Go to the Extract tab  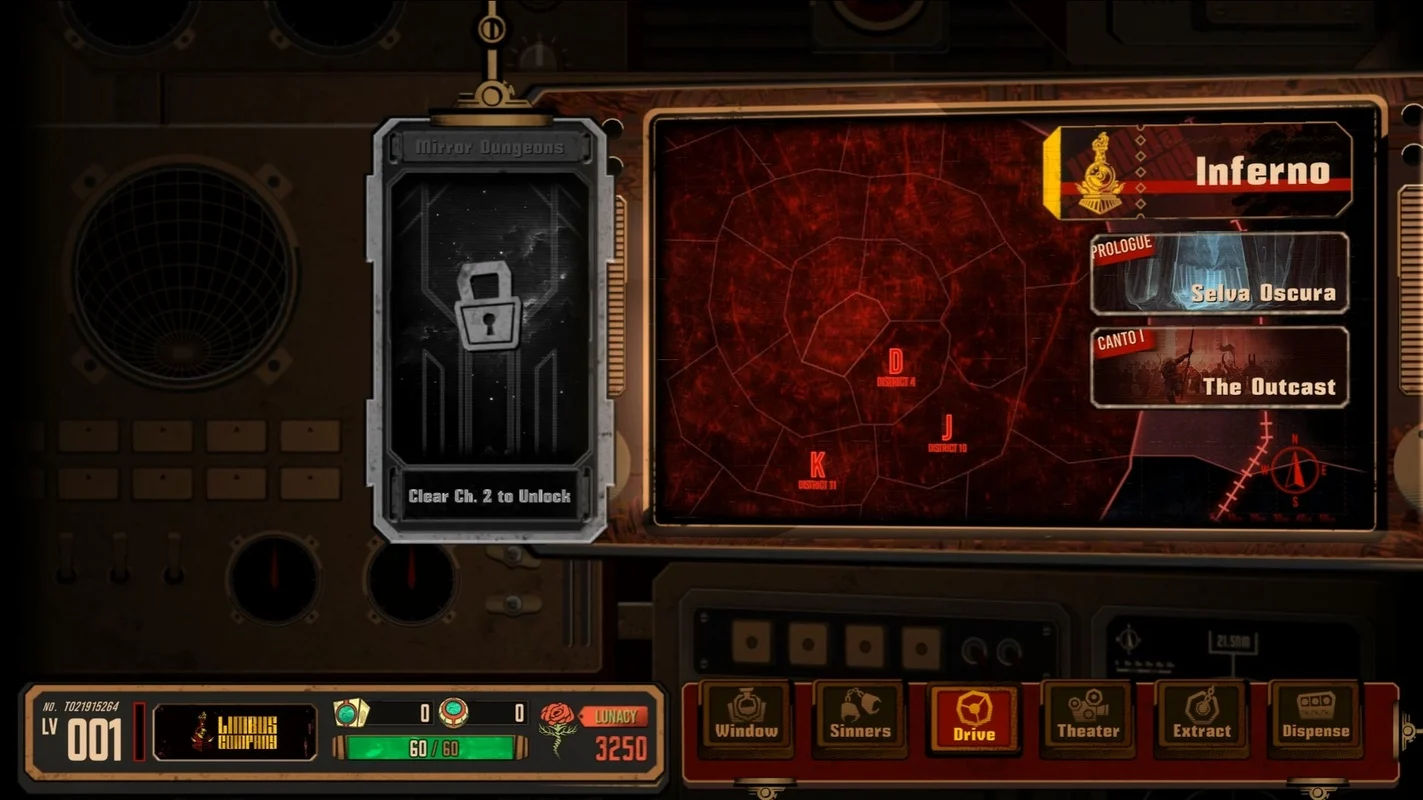(1202, 717)
